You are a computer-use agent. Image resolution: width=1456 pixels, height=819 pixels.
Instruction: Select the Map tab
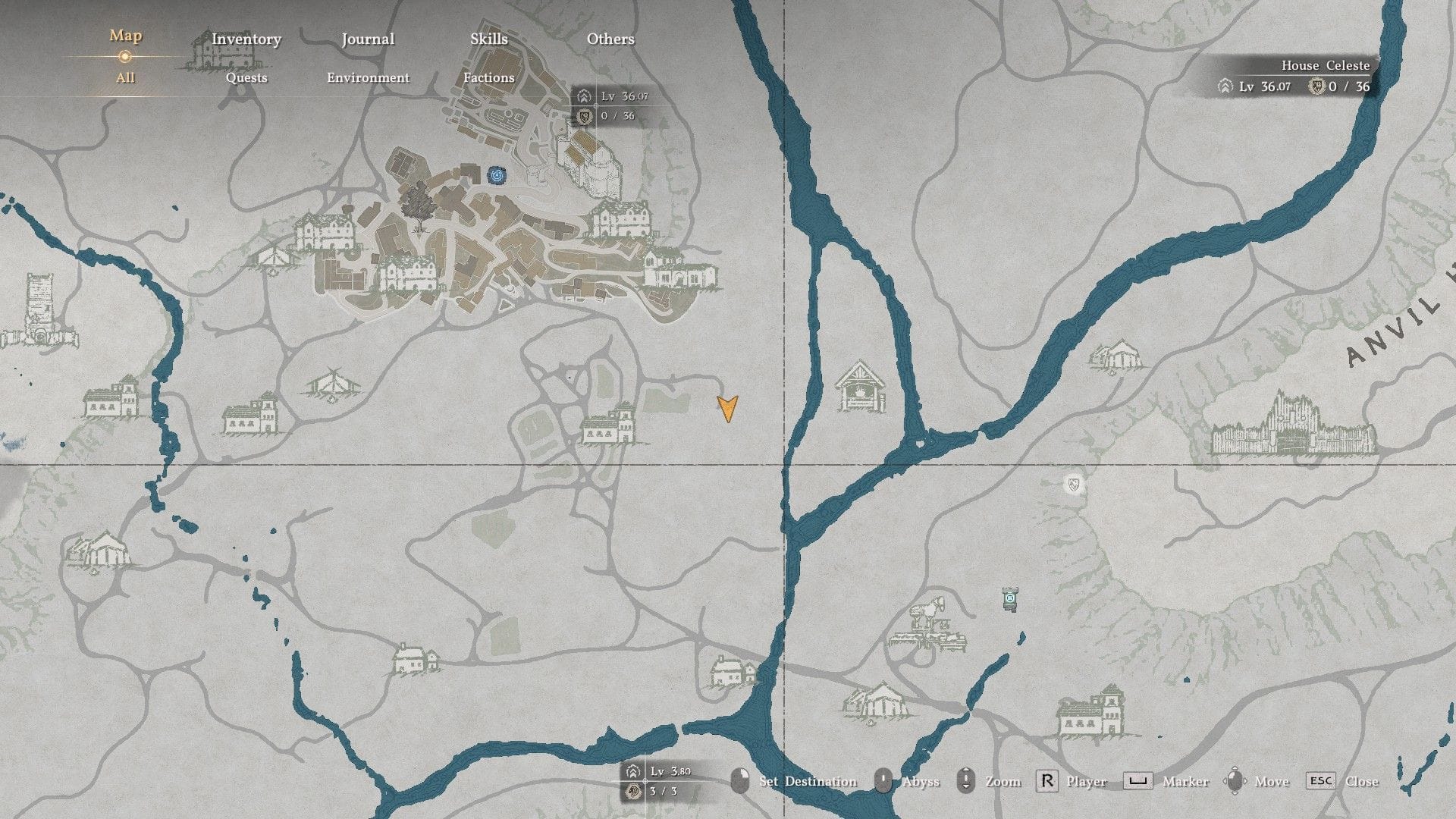(x=125, y=36)
